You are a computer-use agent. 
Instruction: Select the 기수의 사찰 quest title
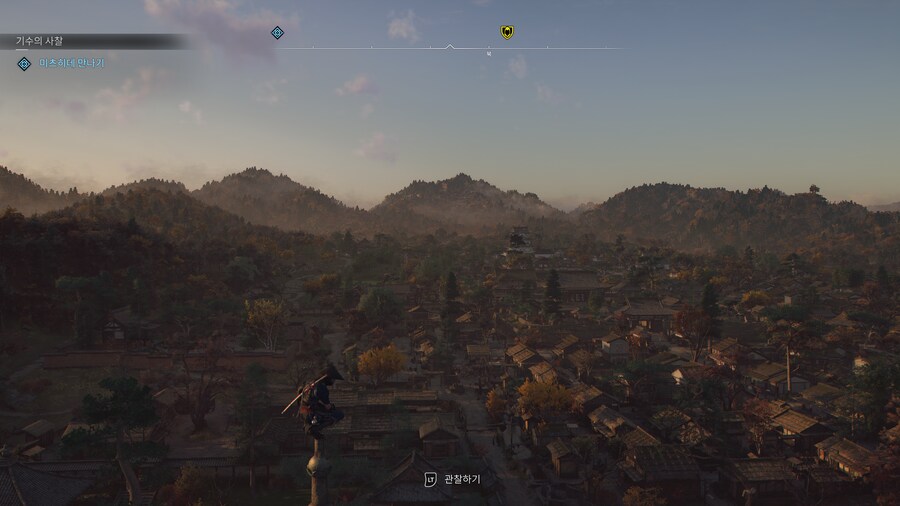click(39, 41)
